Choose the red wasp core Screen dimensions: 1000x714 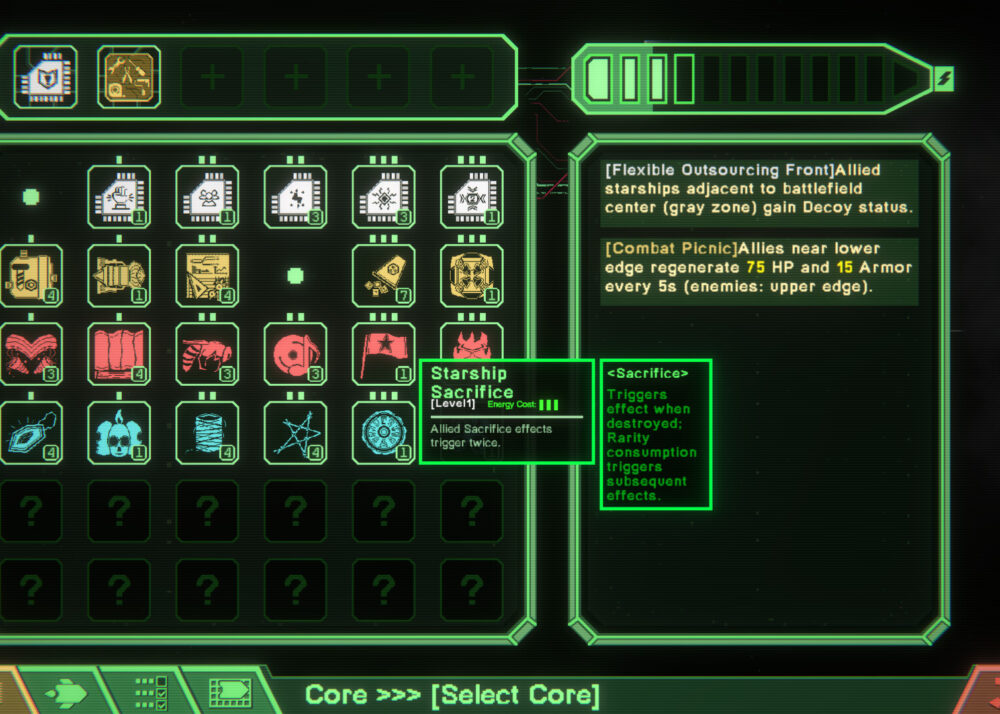click(207, 353)
